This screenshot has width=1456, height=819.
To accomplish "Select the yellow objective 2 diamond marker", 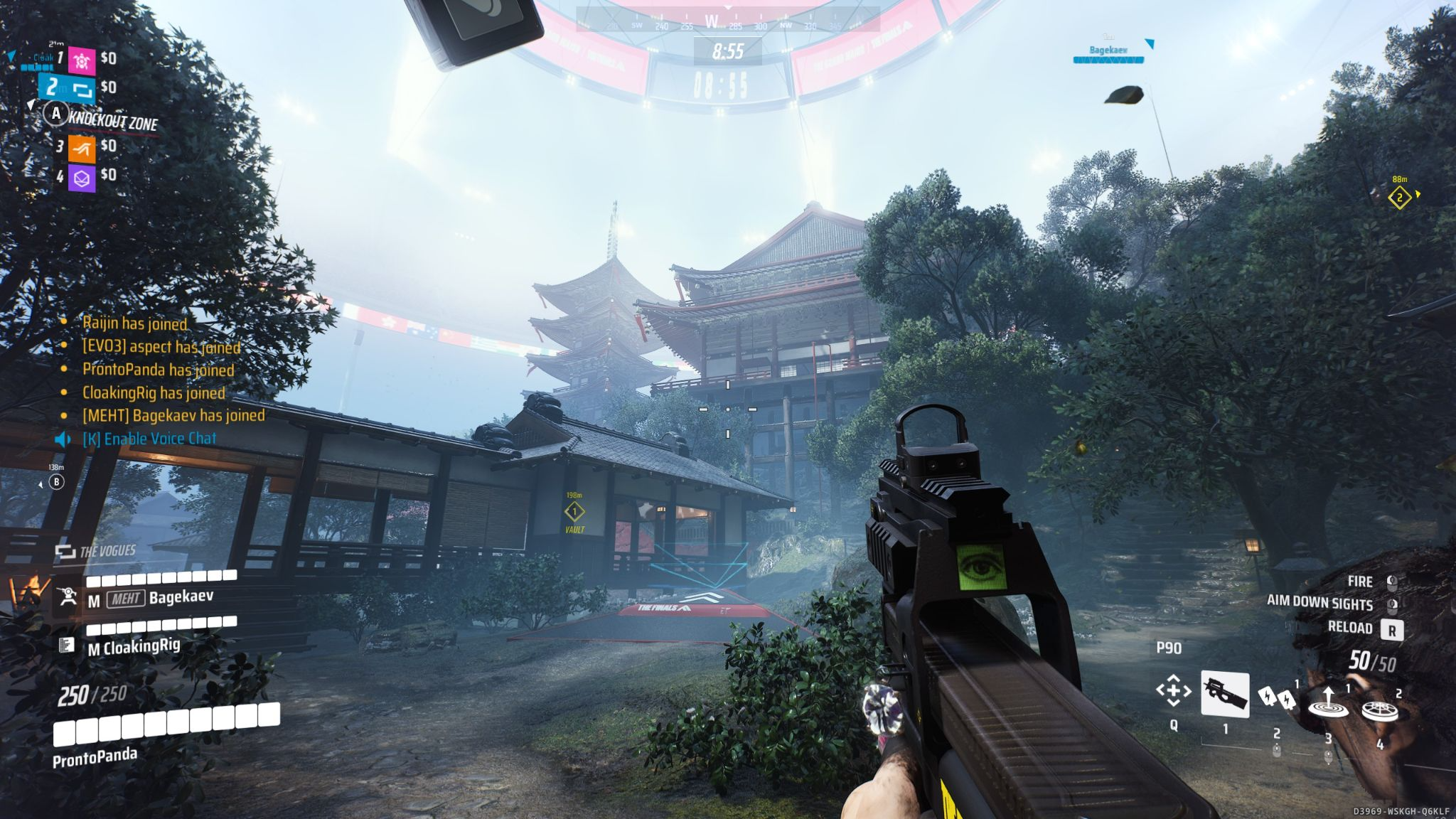I will (1399, 197).
